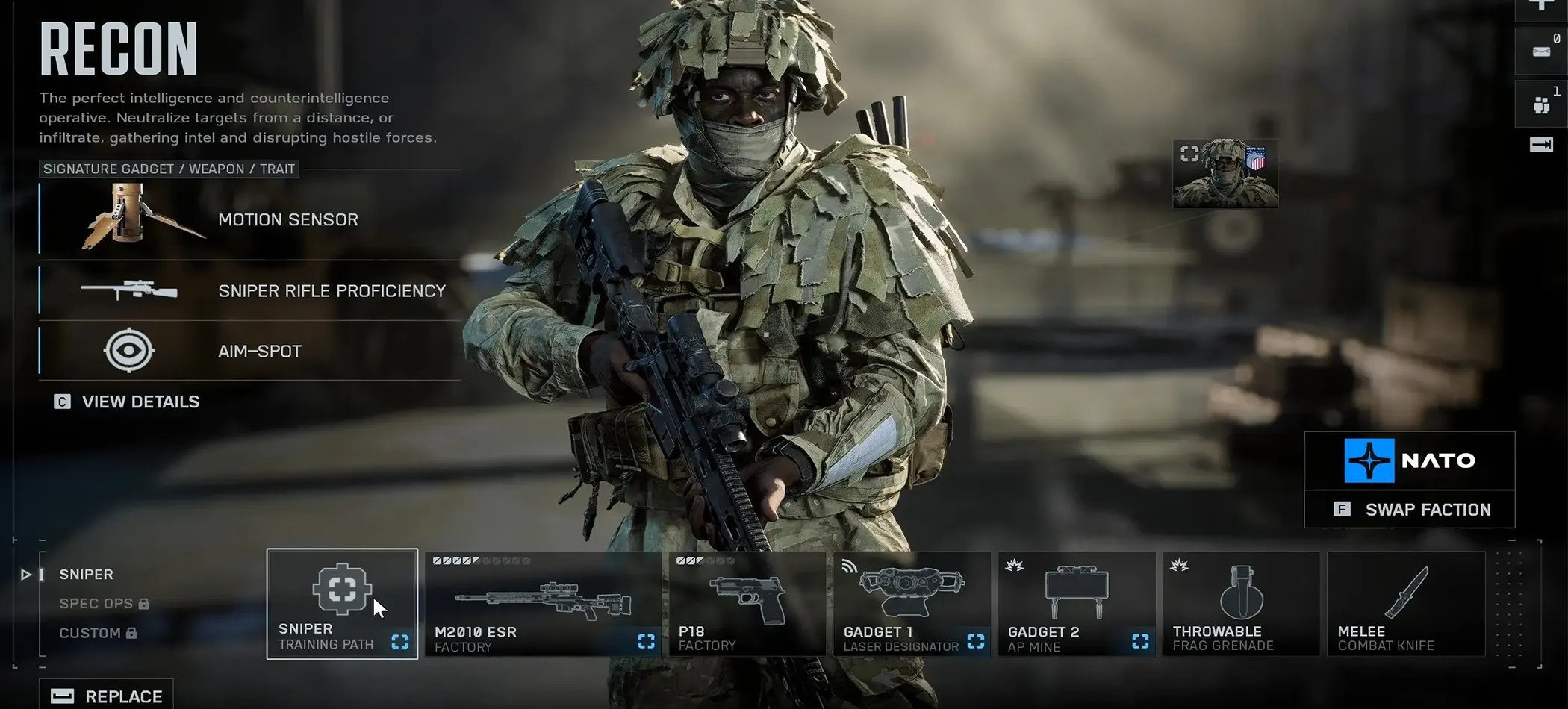The width and height of the screenshot is (1568, 709).
Task: Open the M2010 ESR primary weapon slot
Action: [542, 604]
